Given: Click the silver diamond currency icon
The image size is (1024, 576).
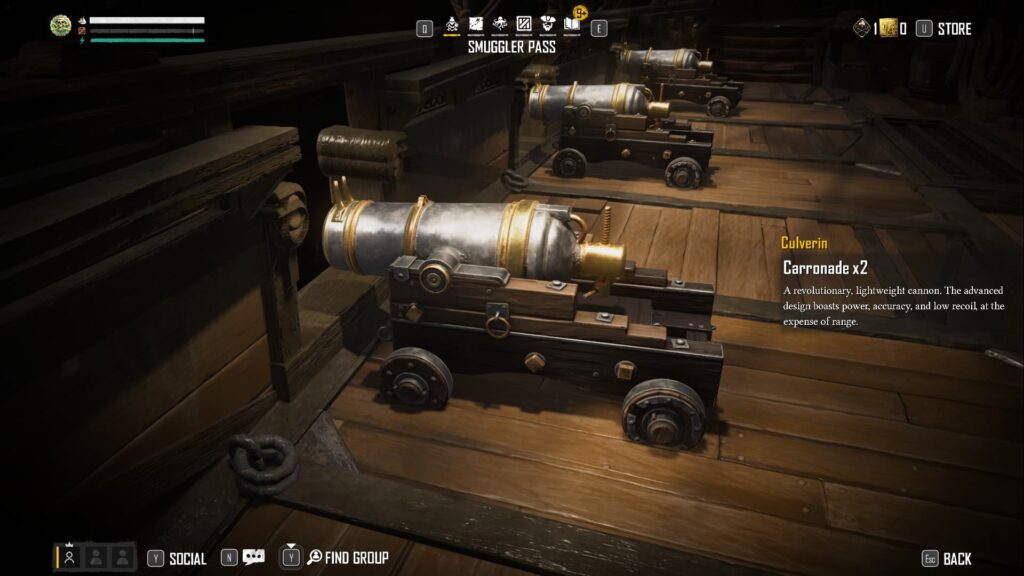Looking at the screenshot, I should pos(862,29).
